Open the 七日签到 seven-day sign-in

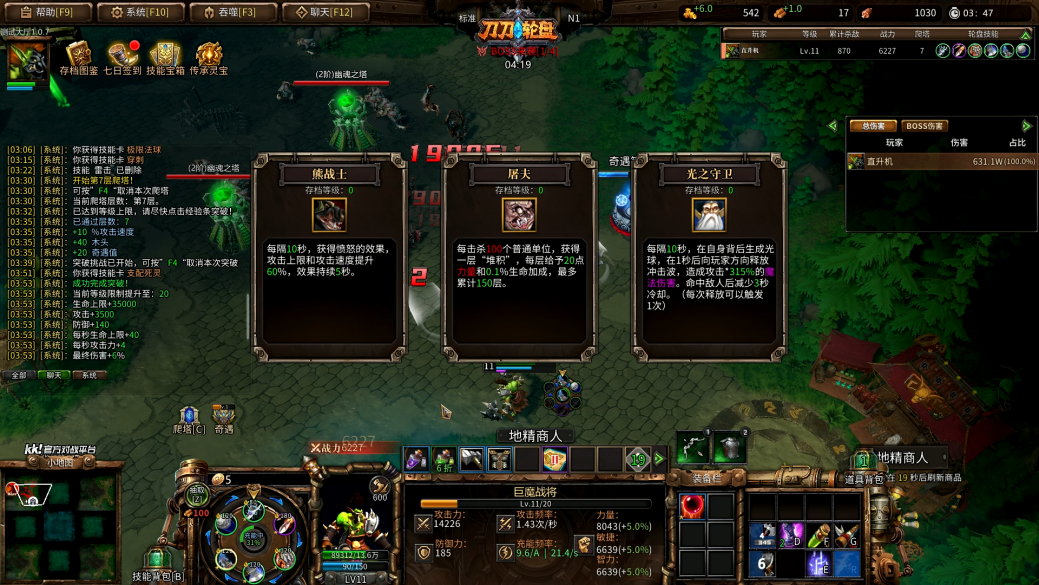pos(122,58)
